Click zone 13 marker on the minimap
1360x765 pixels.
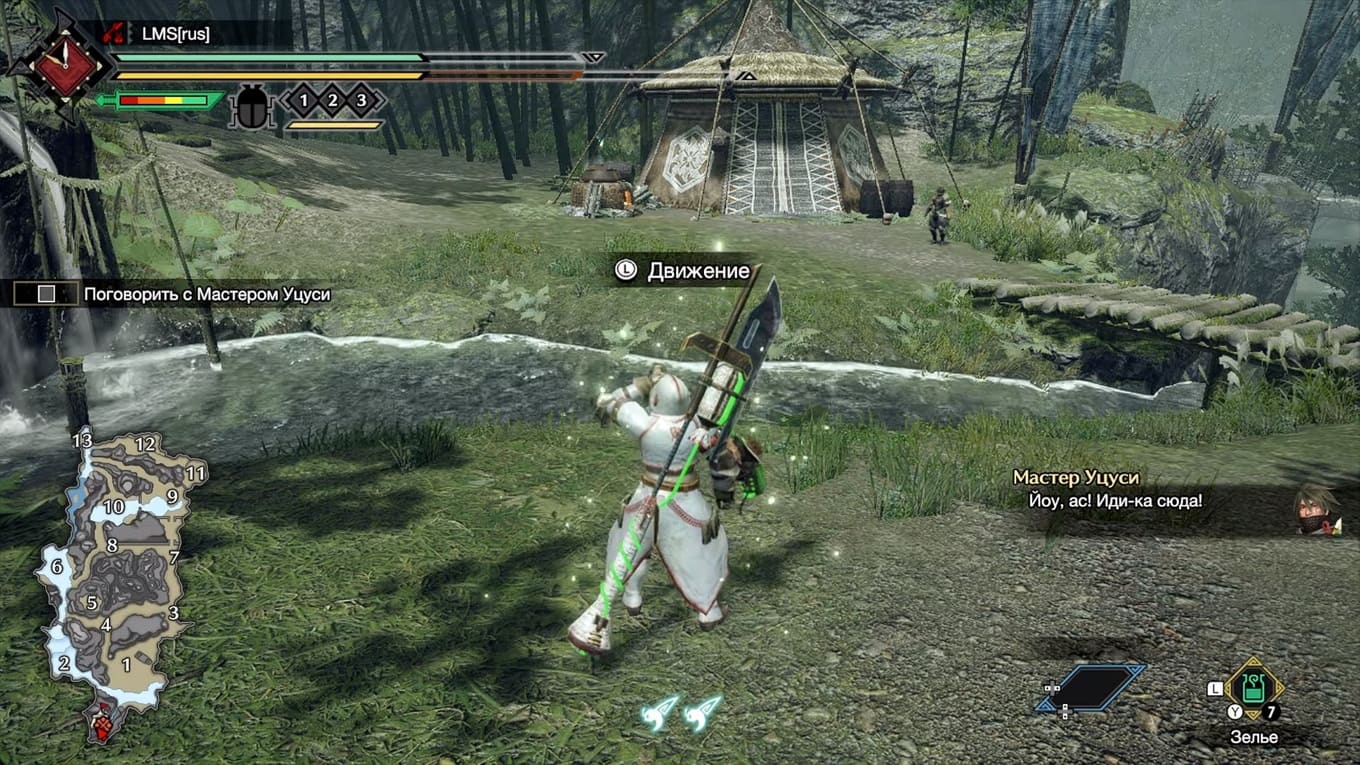click(82, 441)
